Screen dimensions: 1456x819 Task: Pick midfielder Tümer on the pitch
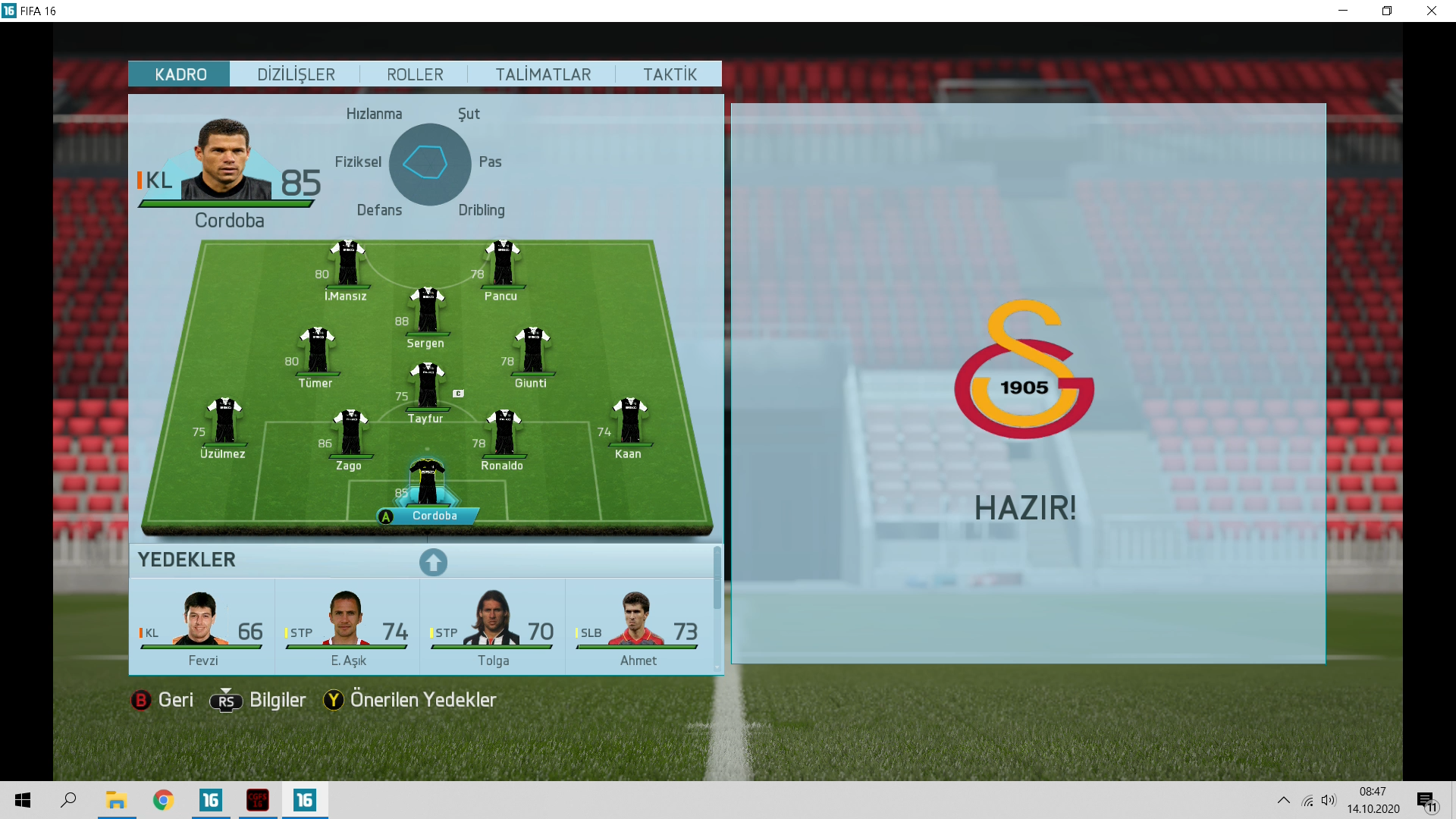317,351
